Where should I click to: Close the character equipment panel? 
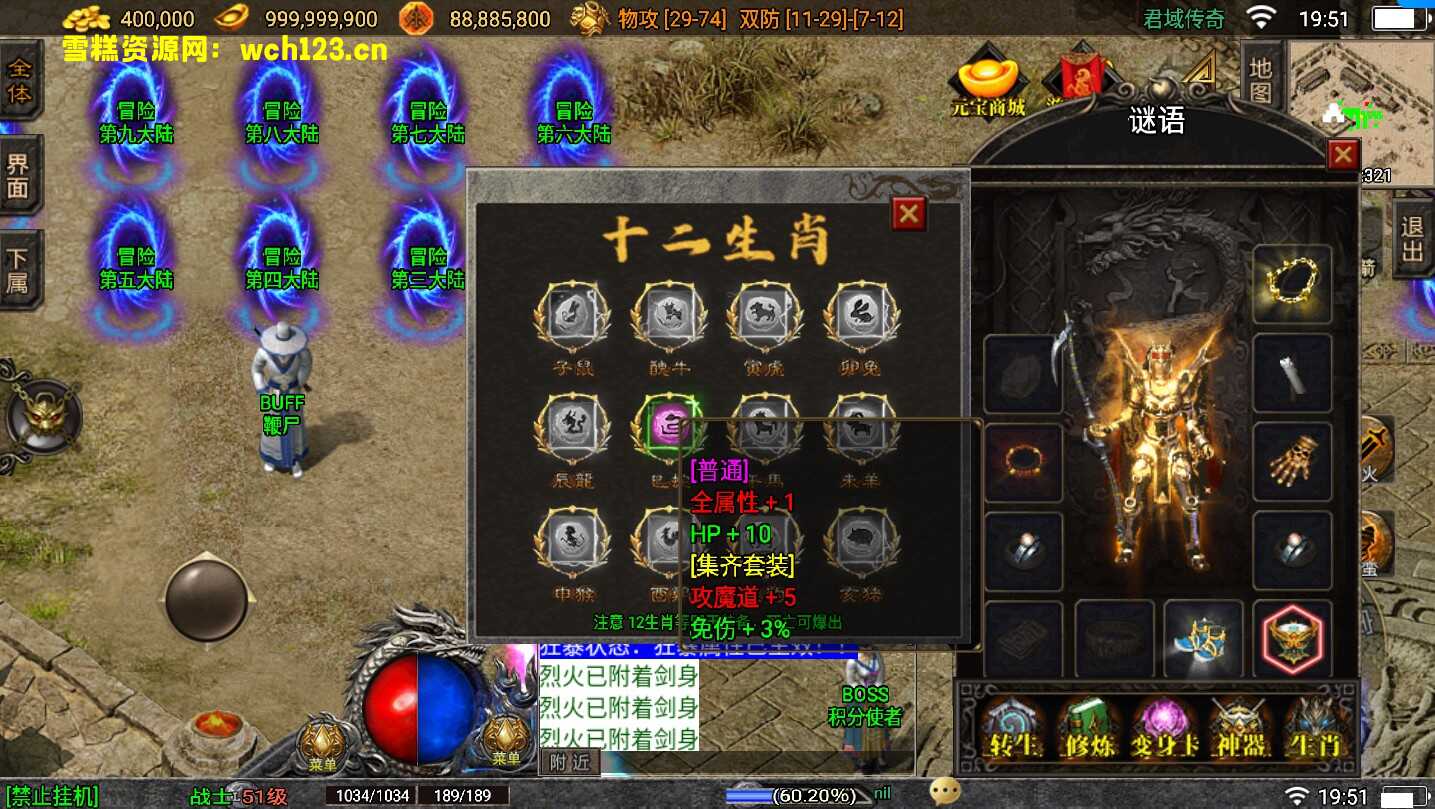click(1342, 155)
